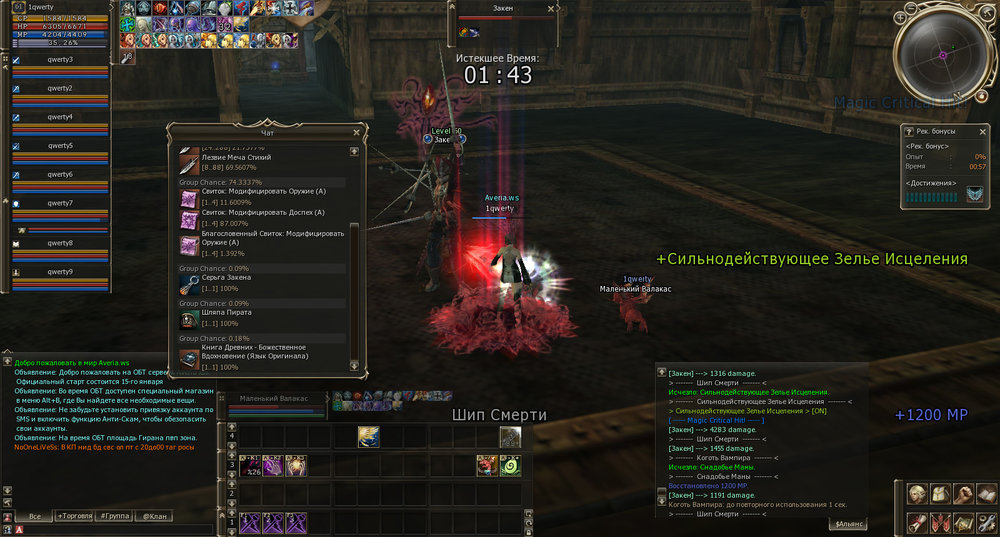Use the hotbar item showing %26
The height and width of the screenshot is (537, 1000).
tap(249, 465)
